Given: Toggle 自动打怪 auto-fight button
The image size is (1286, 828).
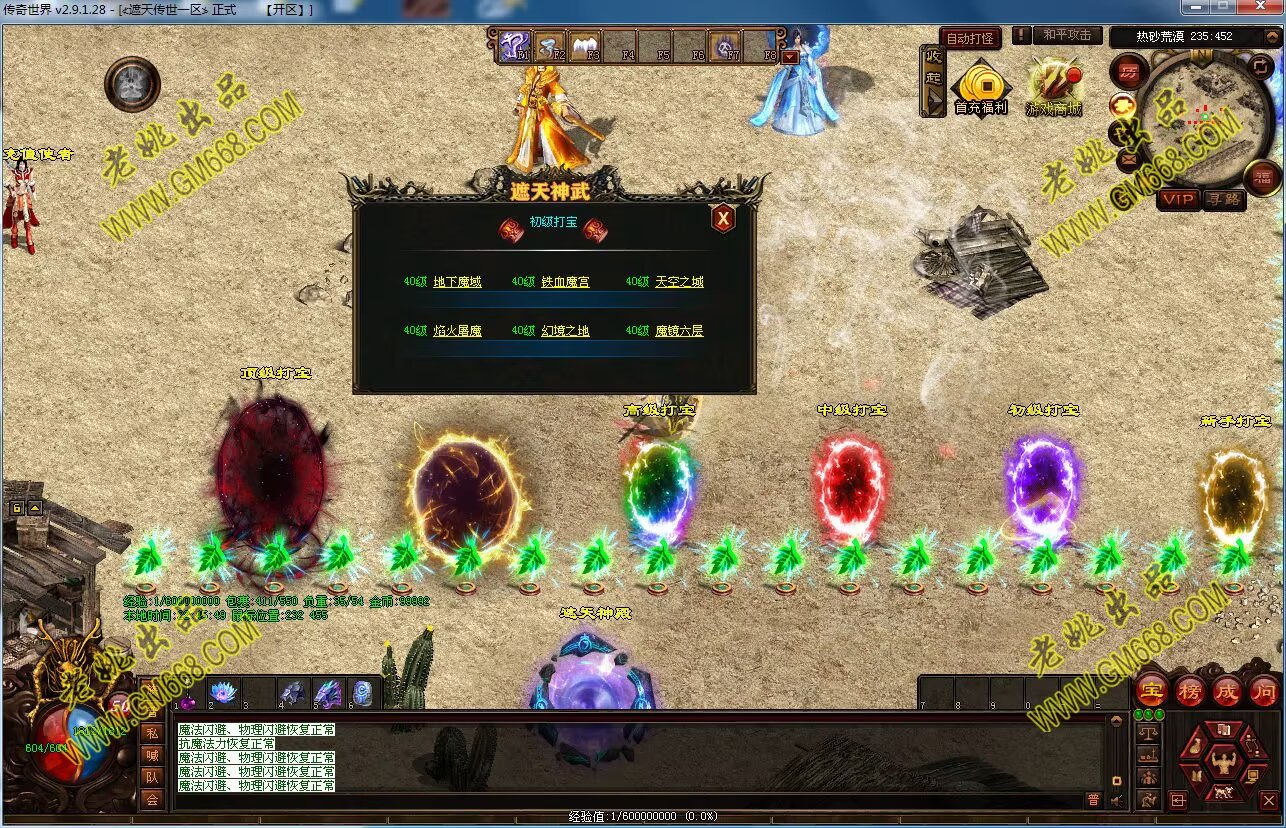Looking at the screenshot, I should (x=970, y=38).
